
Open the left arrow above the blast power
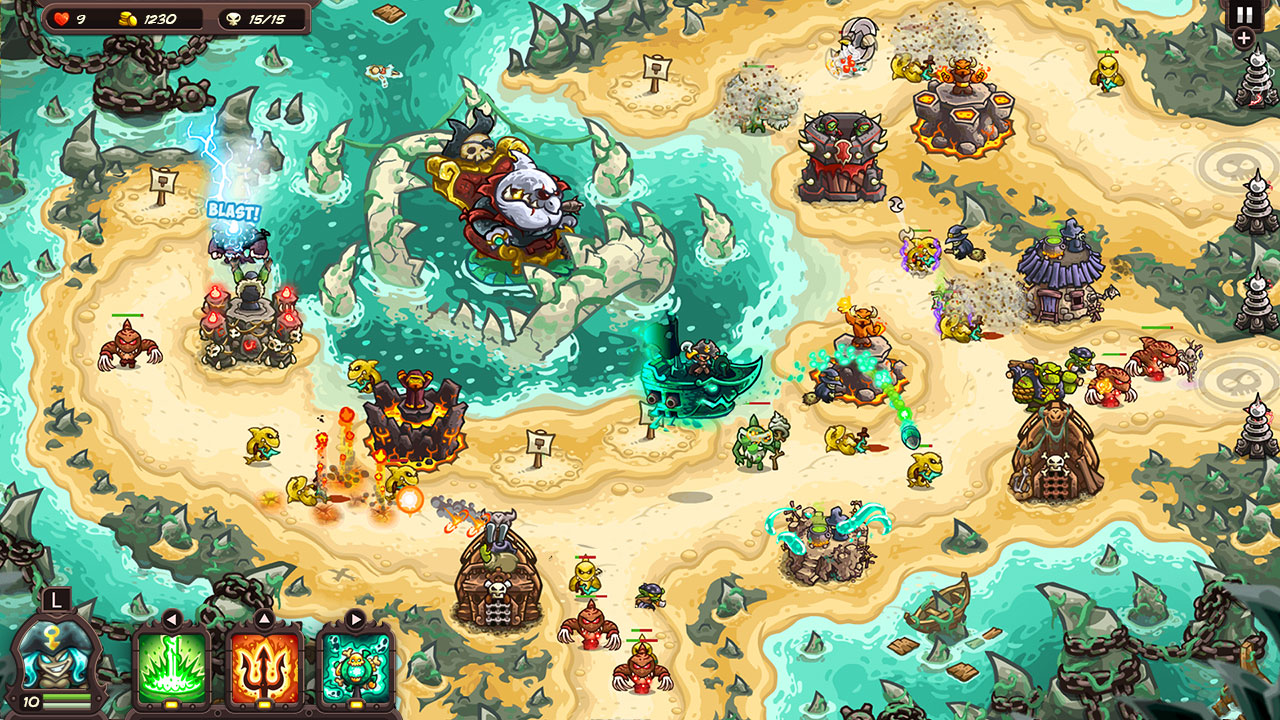click(x=172, y=617)
